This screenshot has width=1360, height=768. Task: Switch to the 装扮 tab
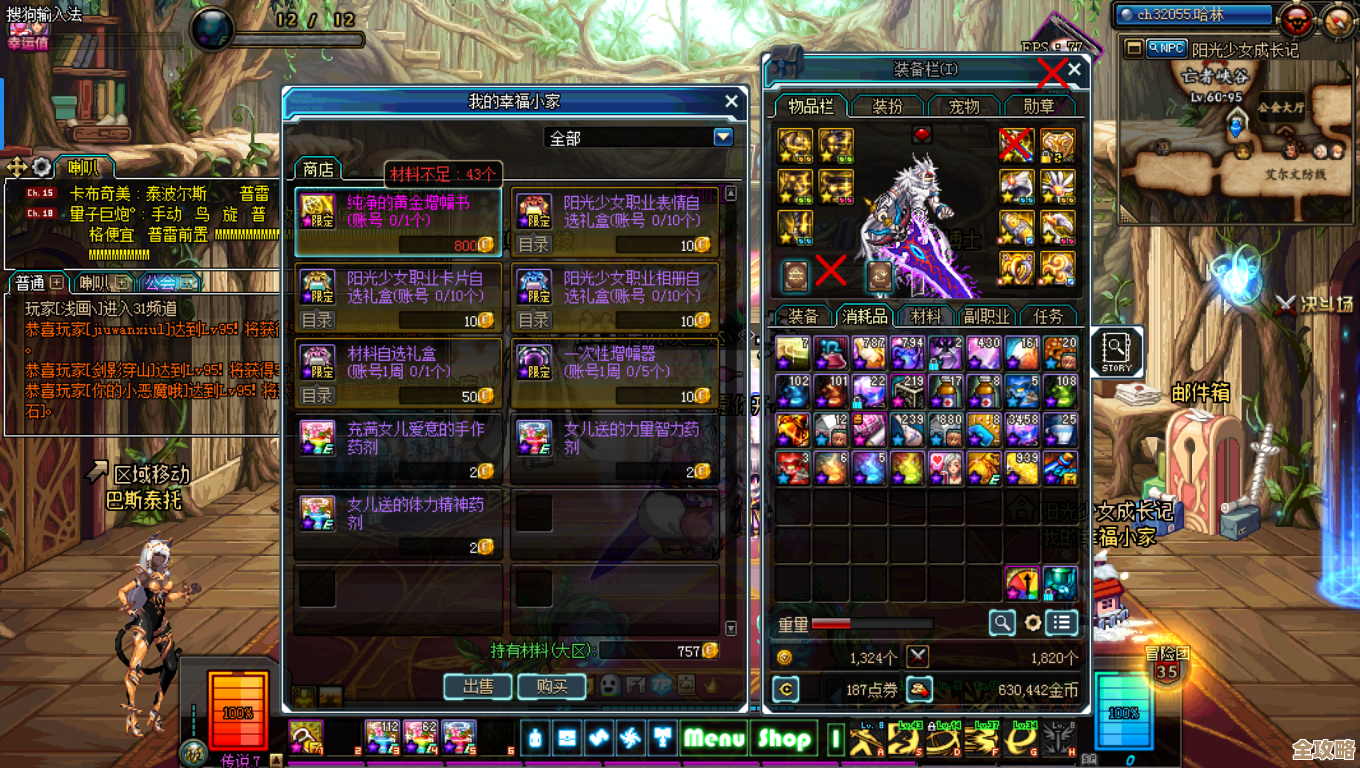click(887, 106)
